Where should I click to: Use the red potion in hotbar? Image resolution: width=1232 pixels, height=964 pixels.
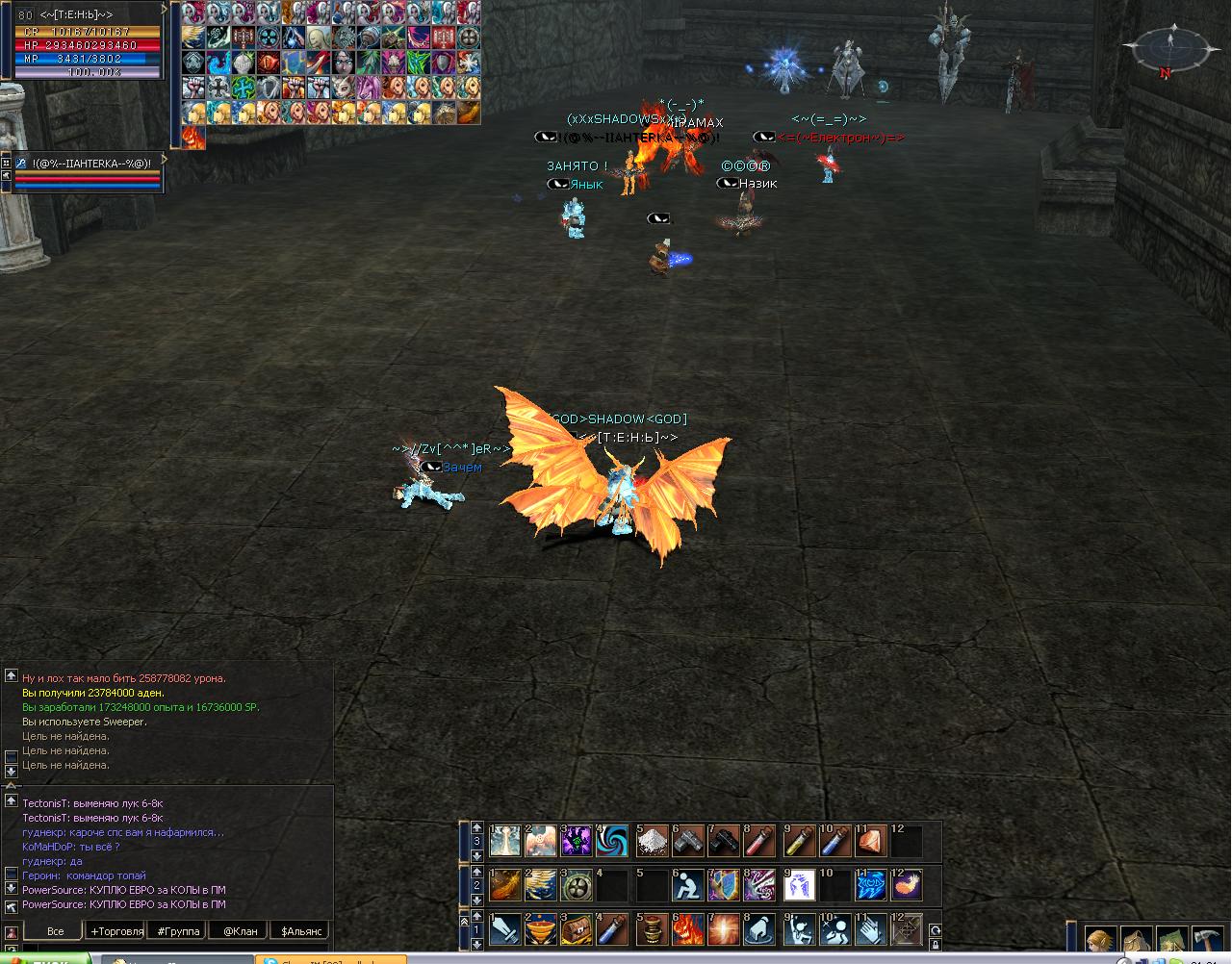point(761,842)
